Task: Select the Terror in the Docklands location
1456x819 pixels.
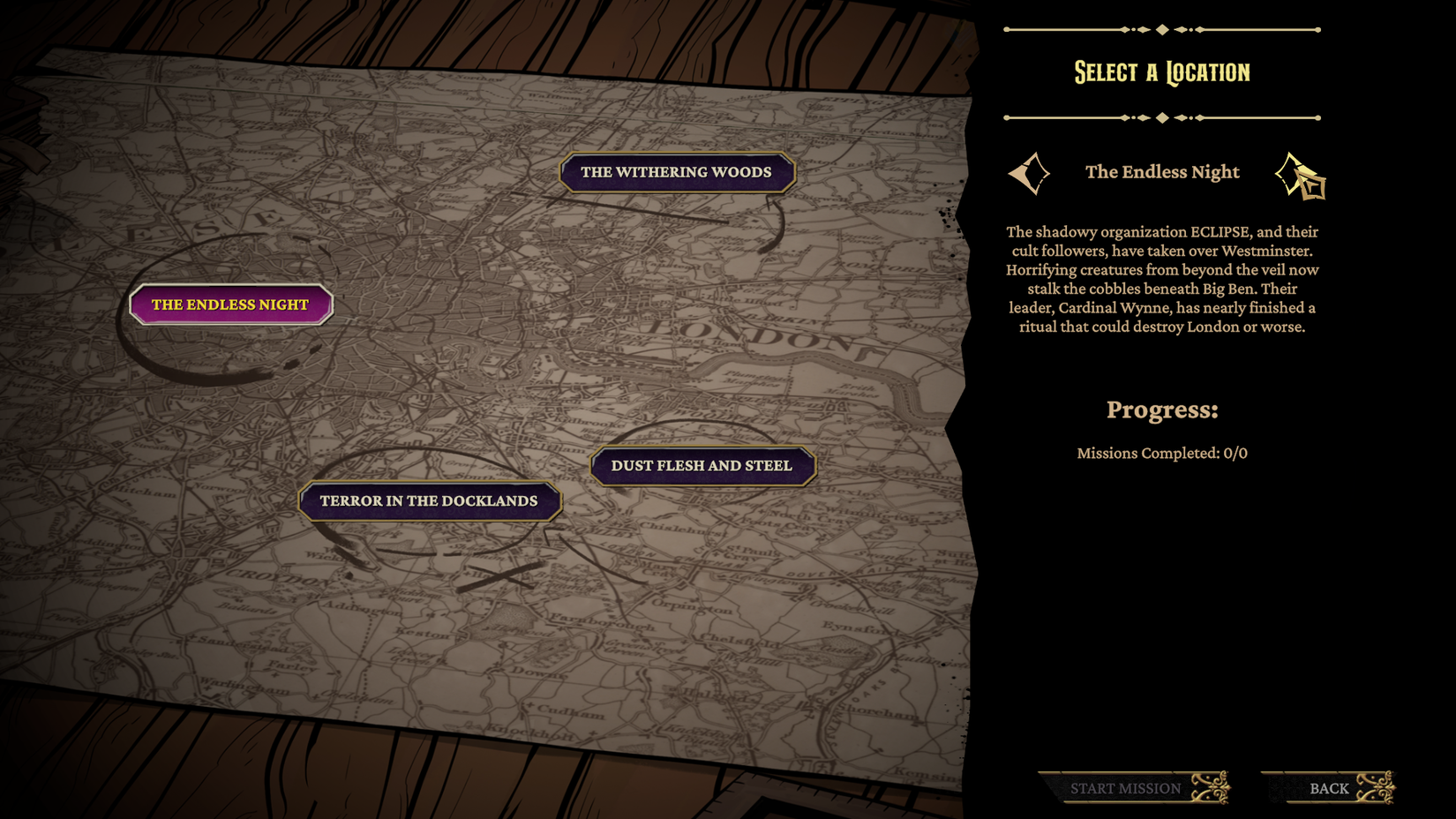Action: tap(429, 500)
